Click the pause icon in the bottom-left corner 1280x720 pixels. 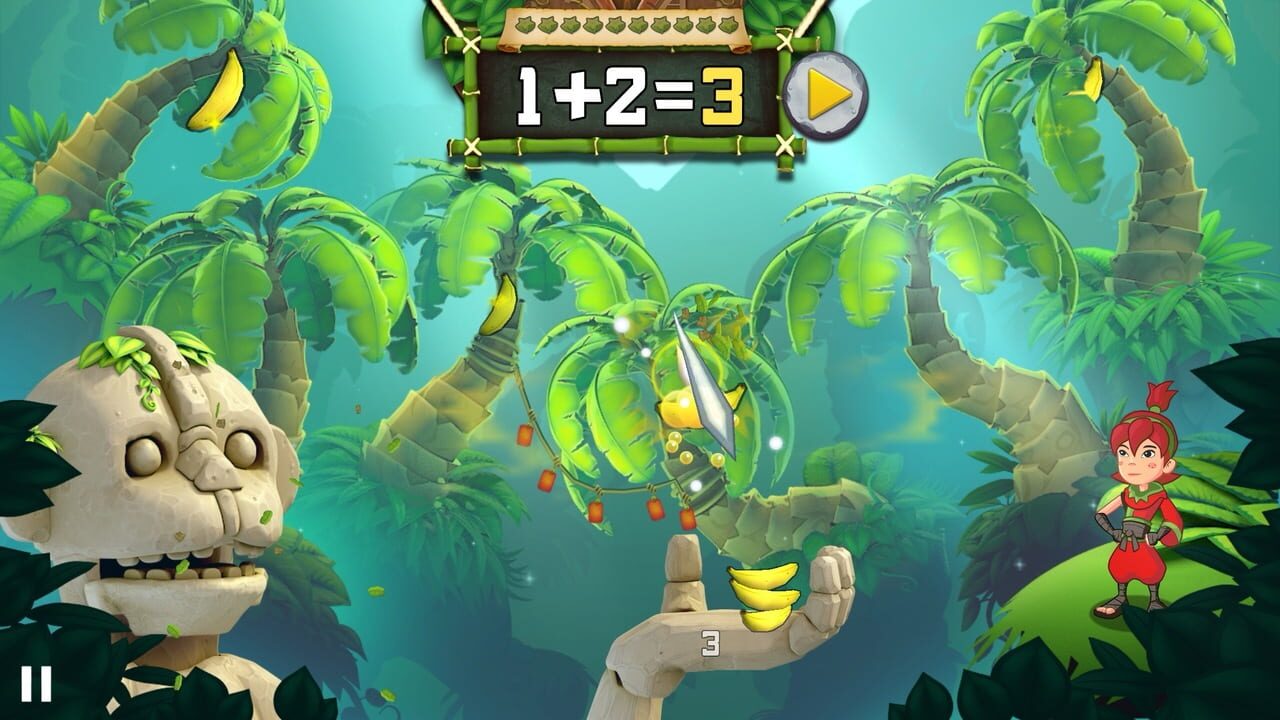(x=38, y=684)
